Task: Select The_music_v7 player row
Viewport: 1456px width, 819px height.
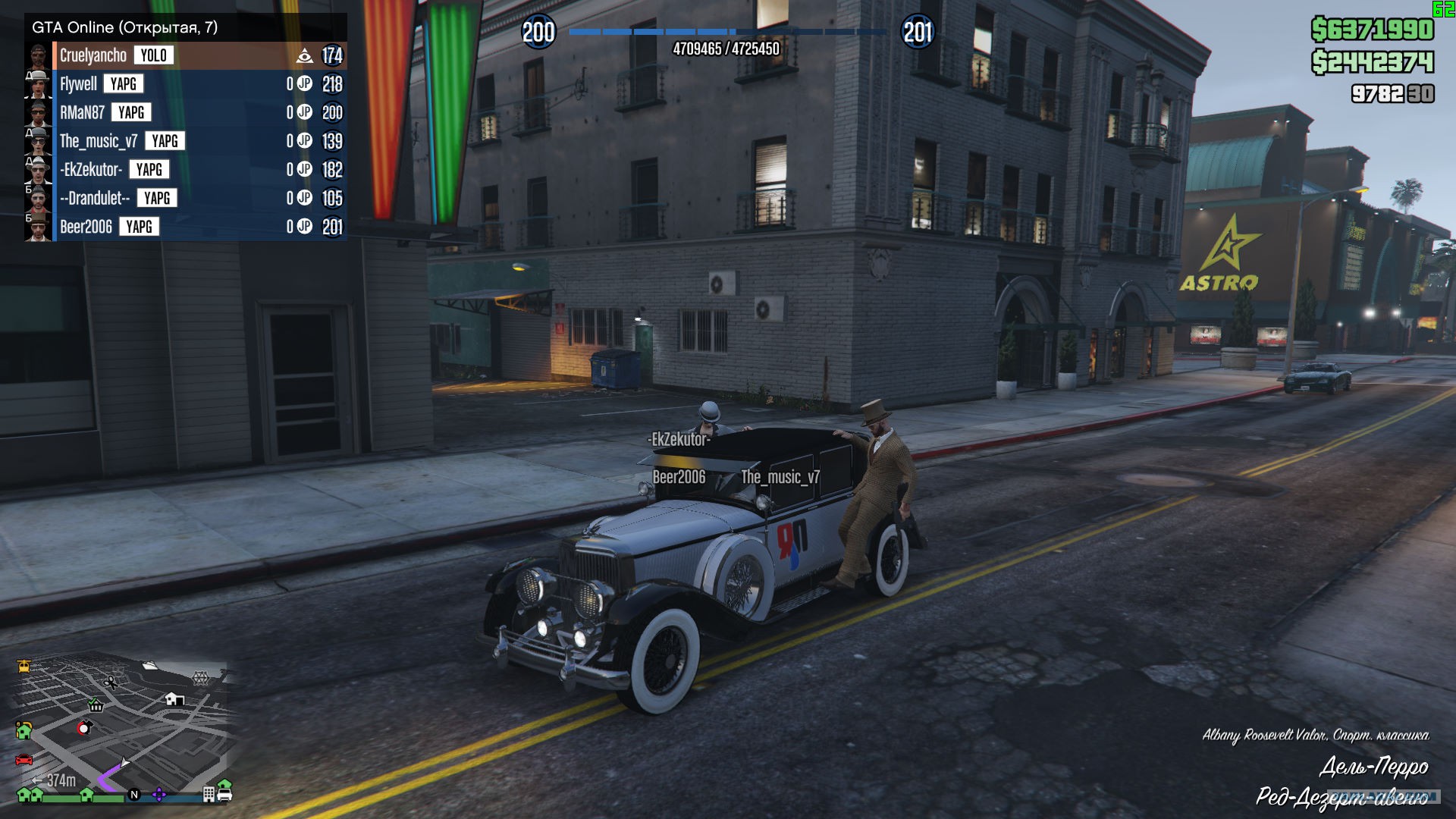Action: (x=99, y=141)
